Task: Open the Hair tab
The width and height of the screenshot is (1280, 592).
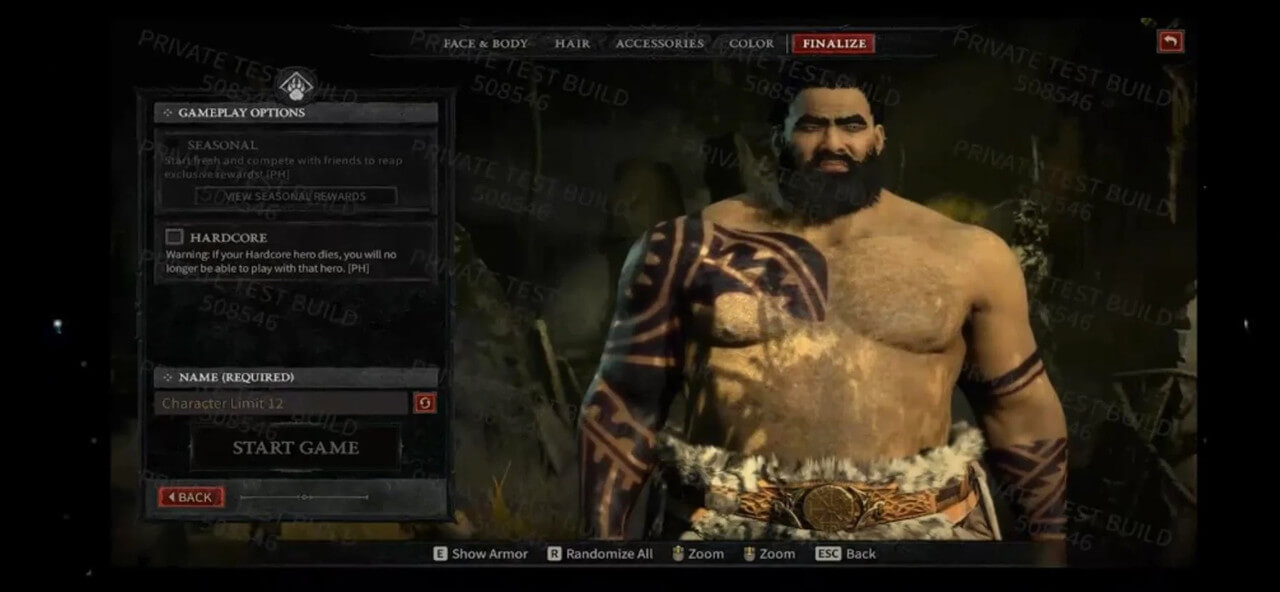Action: (572, 44)
